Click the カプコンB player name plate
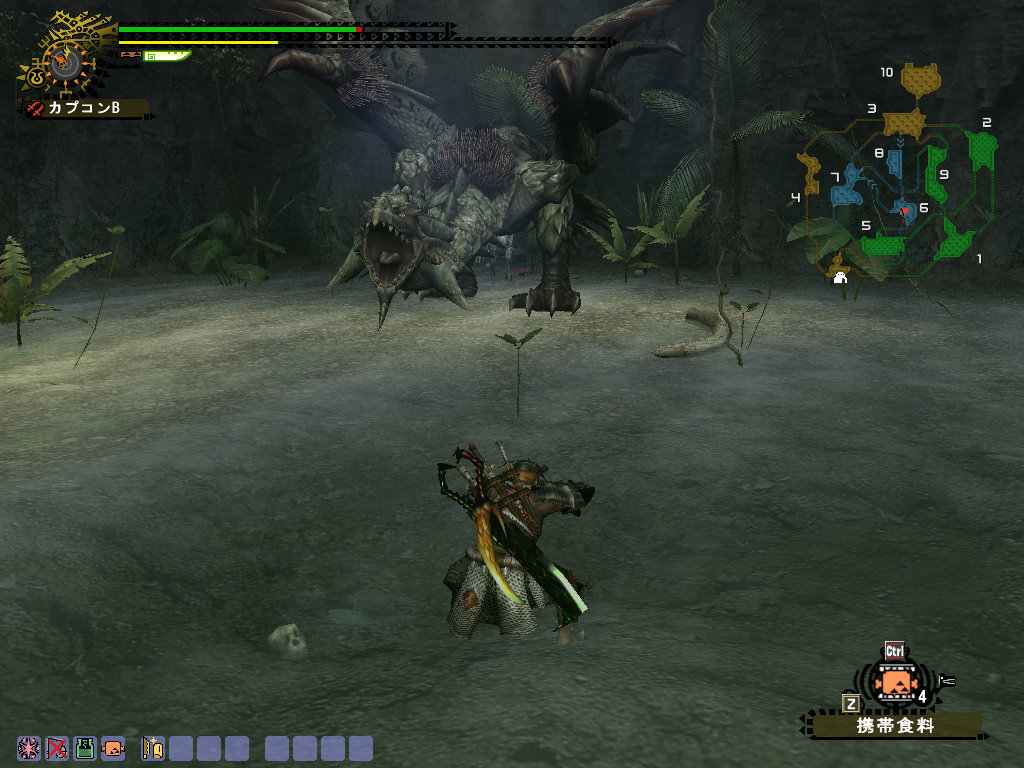Screen dimensions: 1024x768 [x=85, y=107]
